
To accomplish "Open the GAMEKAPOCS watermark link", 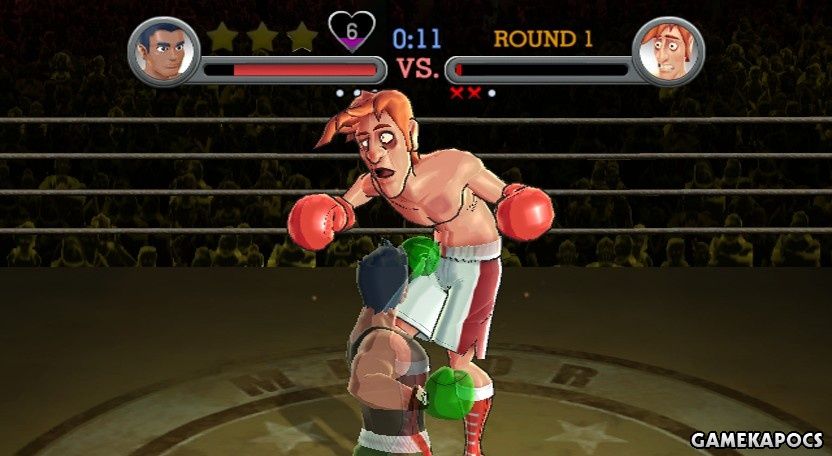I will (x=756, y=440).
